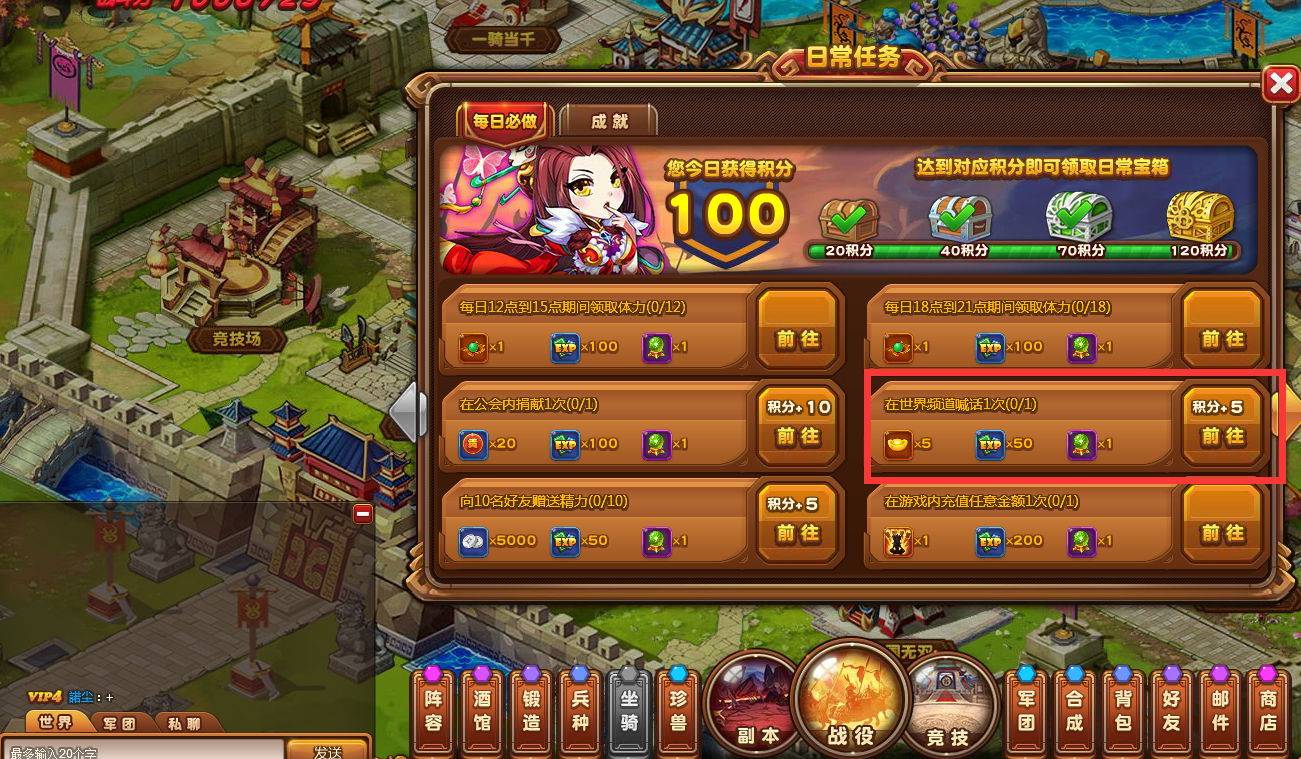The height and width of the screenshot is (759, 1301).
Task: Open the 背包 backpack
Action: 1123,710
